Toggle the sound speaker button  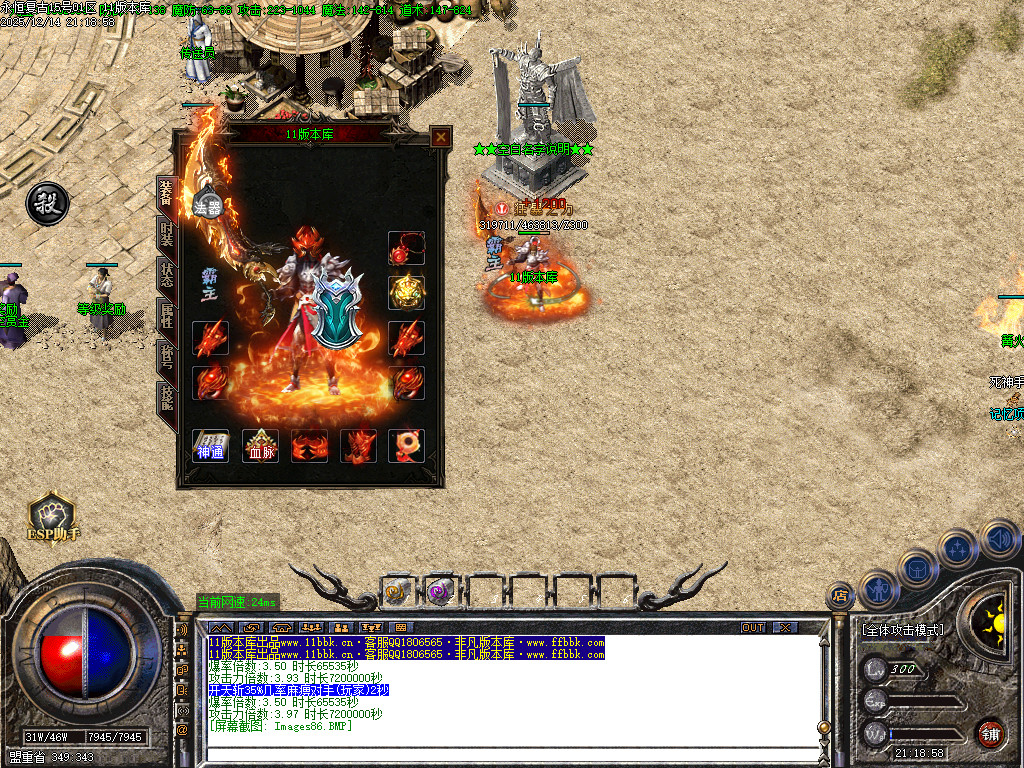(998, 538)
